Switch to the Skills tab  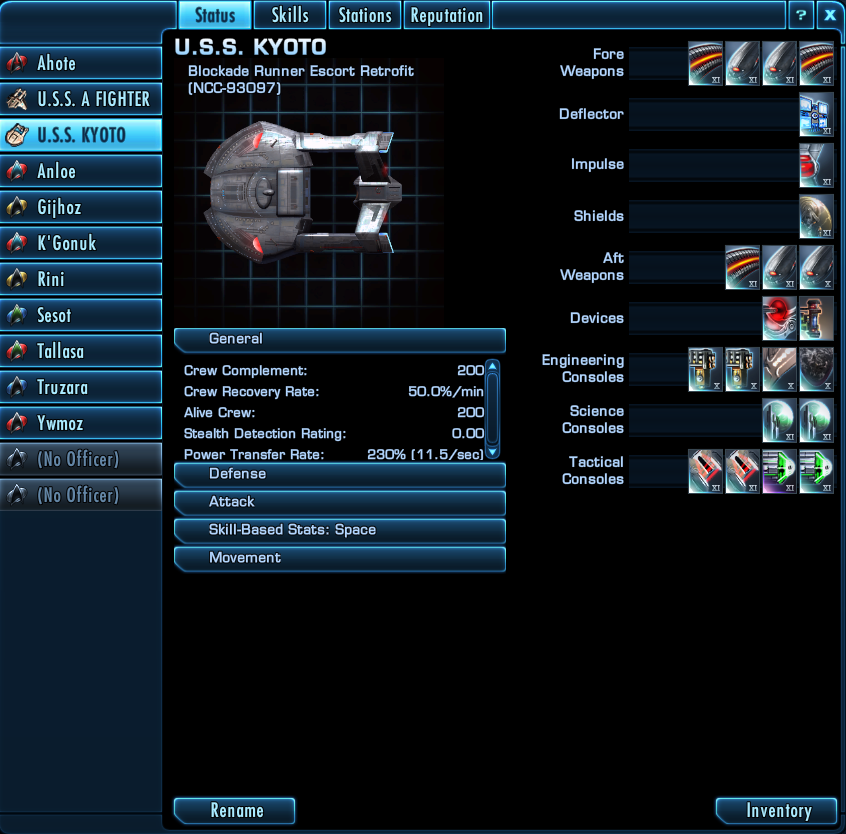click(x=290, y=15)
